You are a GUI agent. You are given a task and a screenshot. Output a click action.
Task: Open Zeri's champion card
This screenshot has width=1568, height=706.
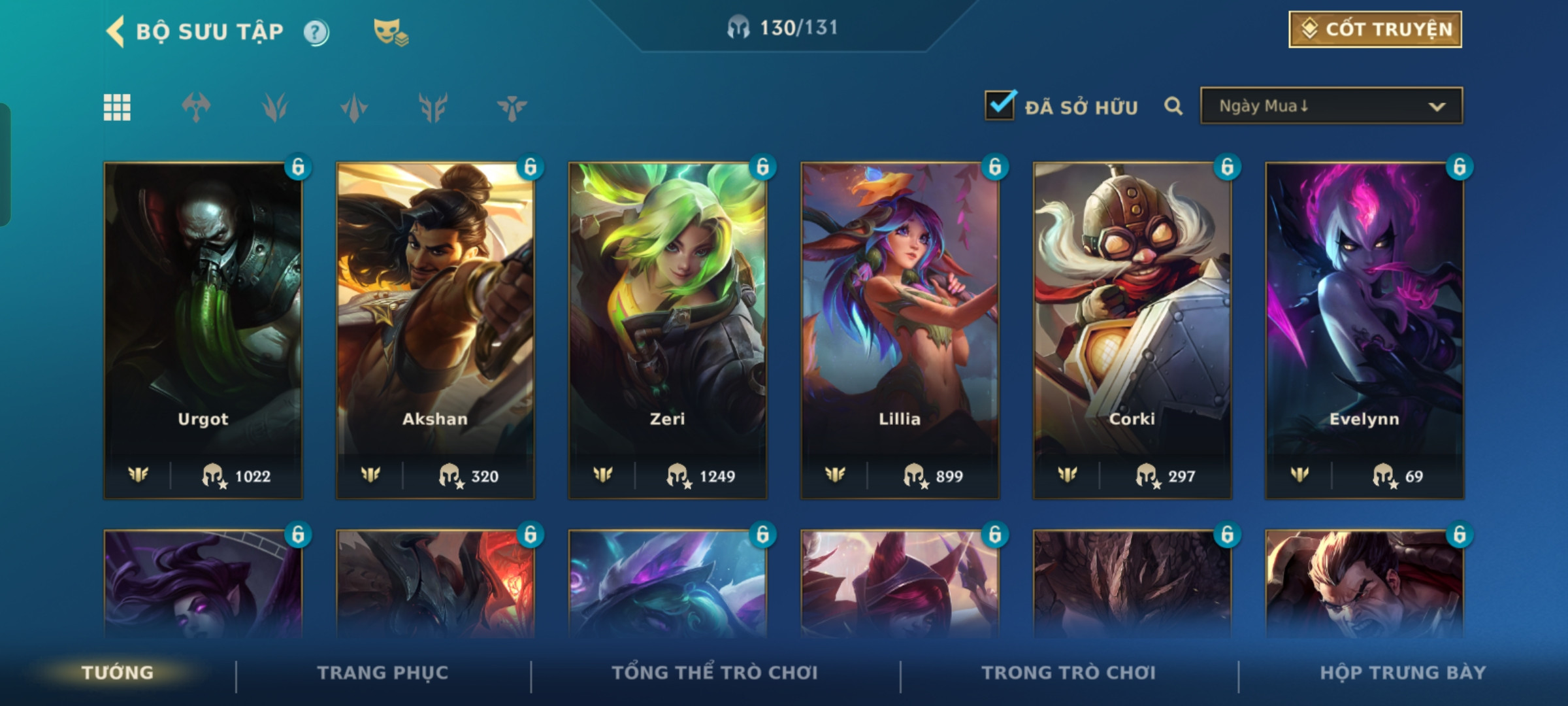pos(668,330)
